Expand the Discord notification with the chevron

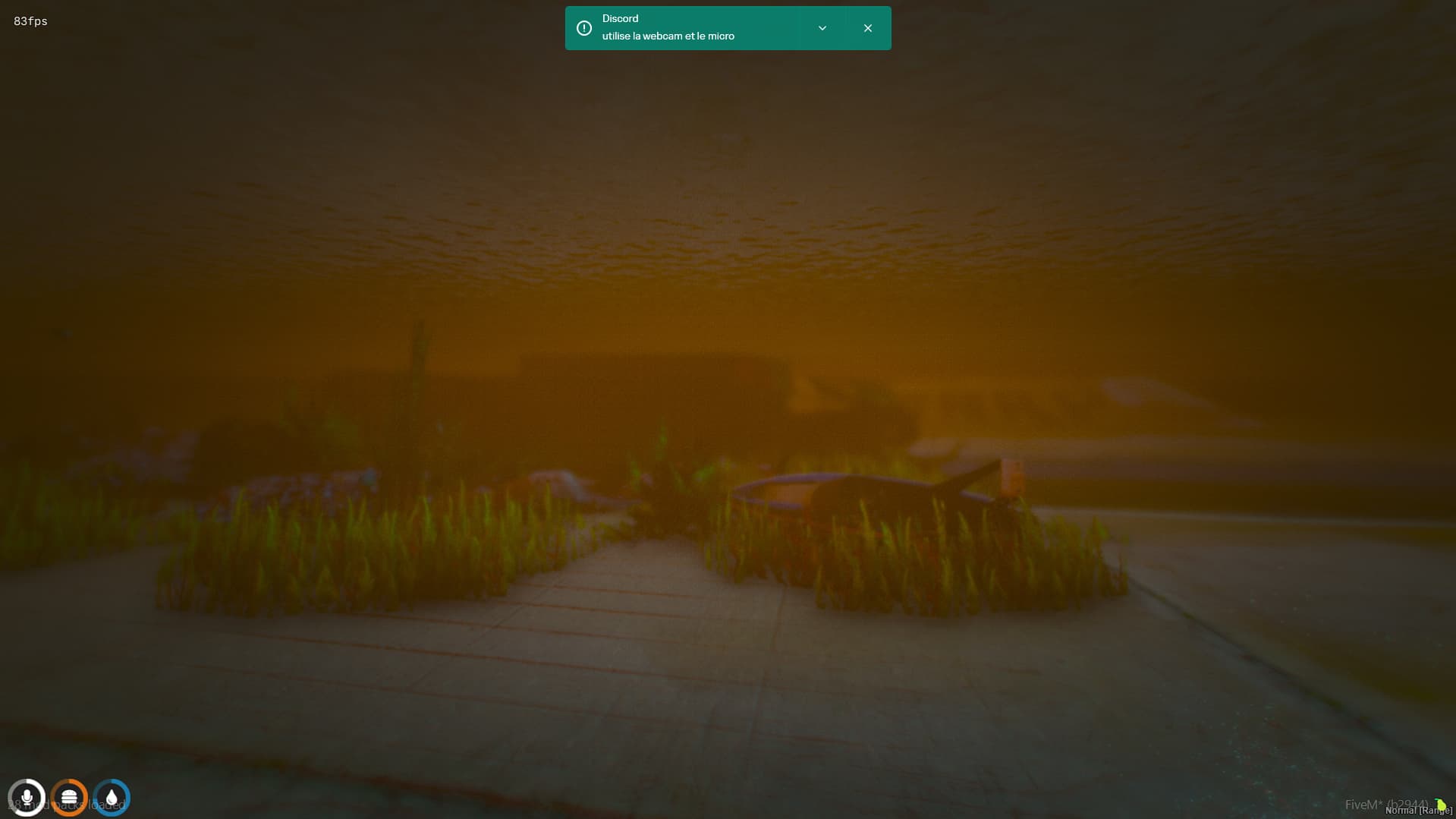822,27
